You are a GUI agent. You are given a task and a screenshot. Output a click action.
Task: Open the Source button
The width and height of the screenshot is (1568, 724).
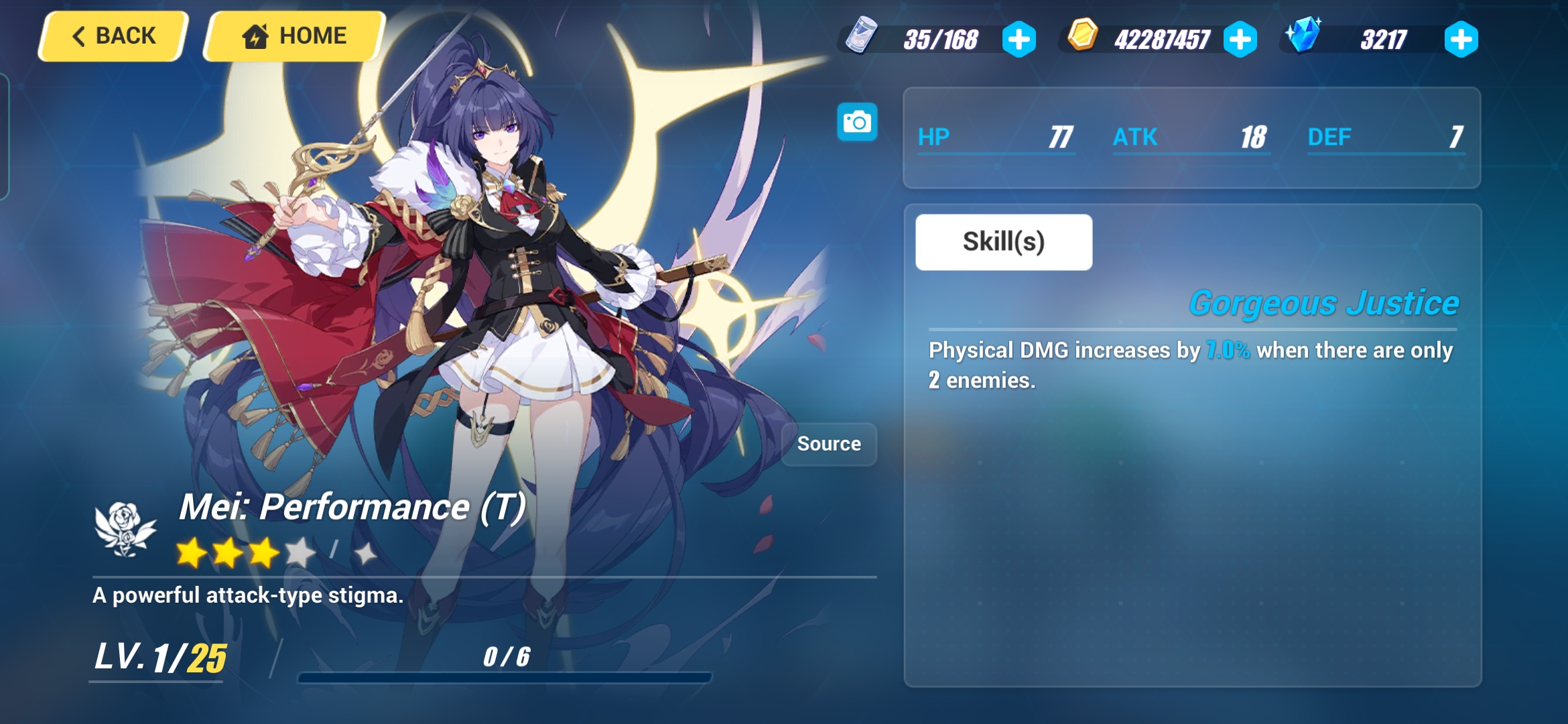click(828, 443)
